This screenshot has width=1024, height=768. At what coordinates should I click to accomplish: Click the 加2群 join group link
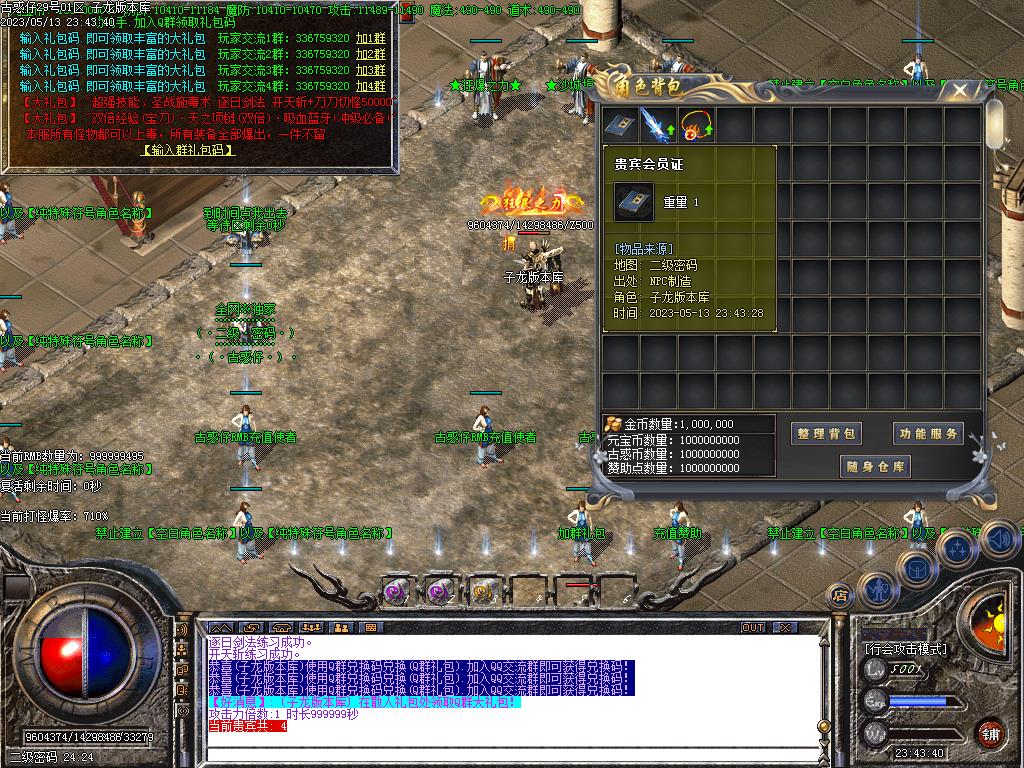[370, 54]
